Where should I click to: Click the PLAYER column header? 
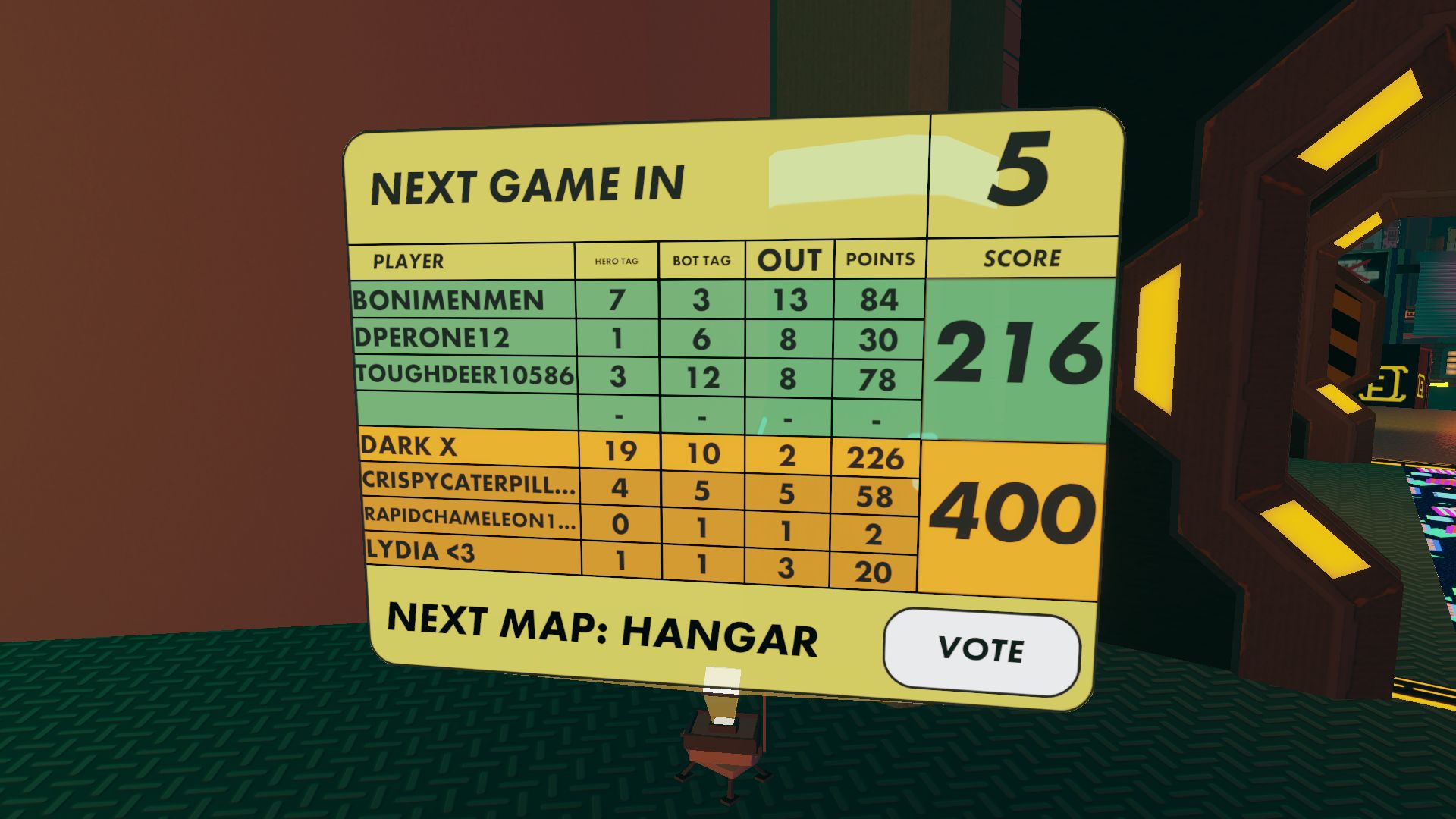407,262
